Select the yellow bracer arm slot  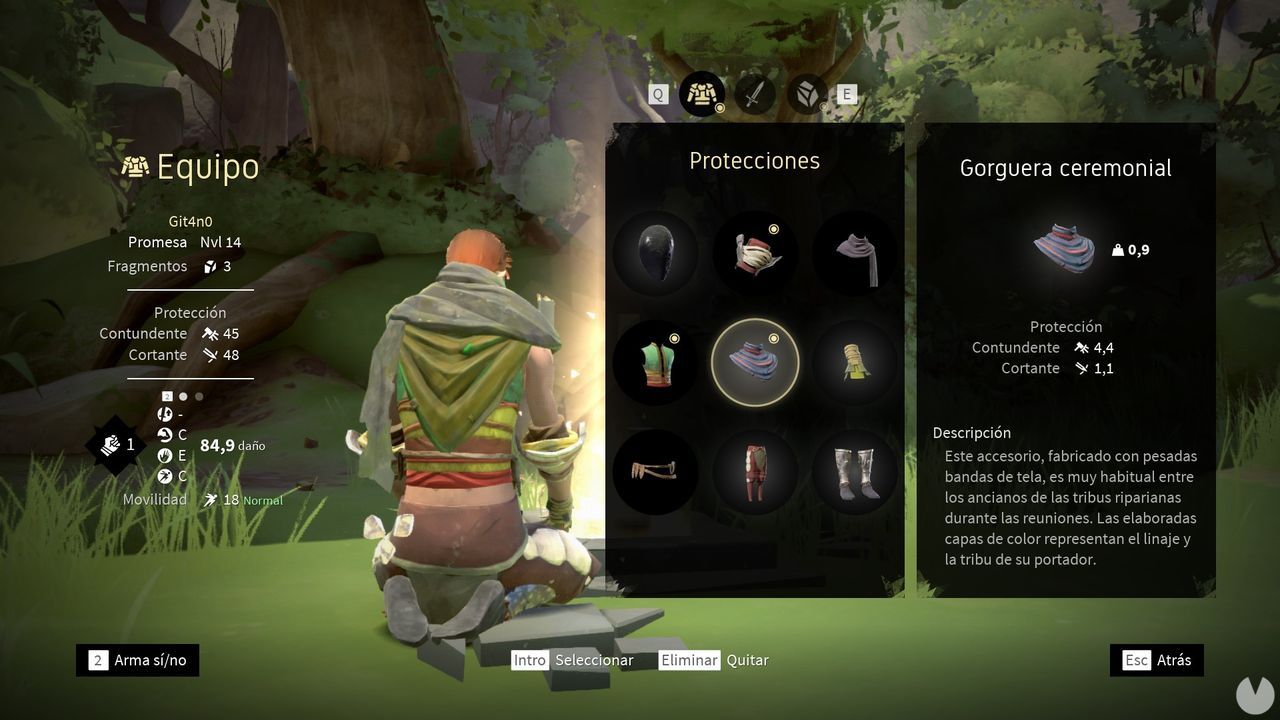855,362
